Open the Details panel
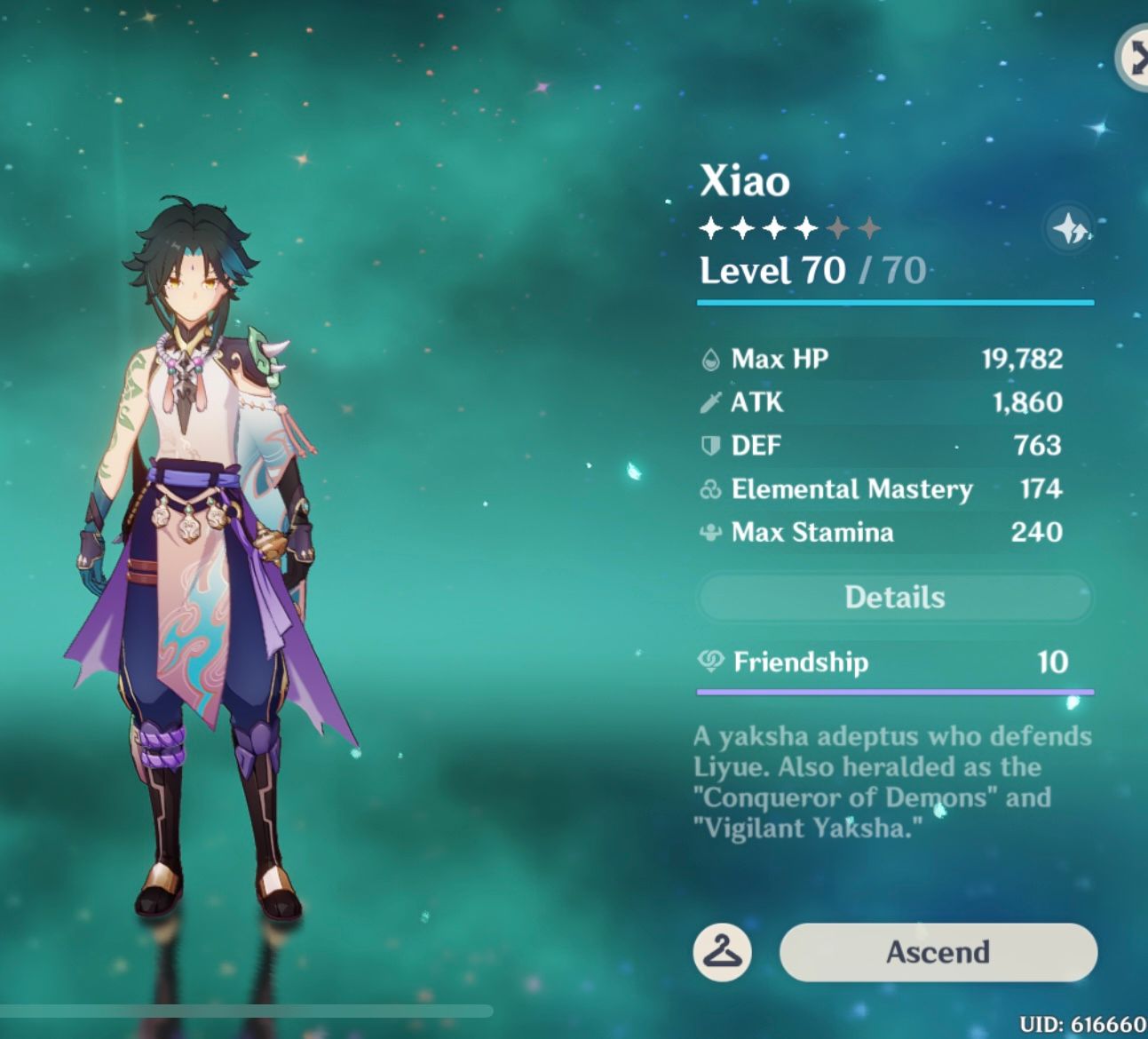Screen dimensions: 1148x1039 [x=894, y=597]
